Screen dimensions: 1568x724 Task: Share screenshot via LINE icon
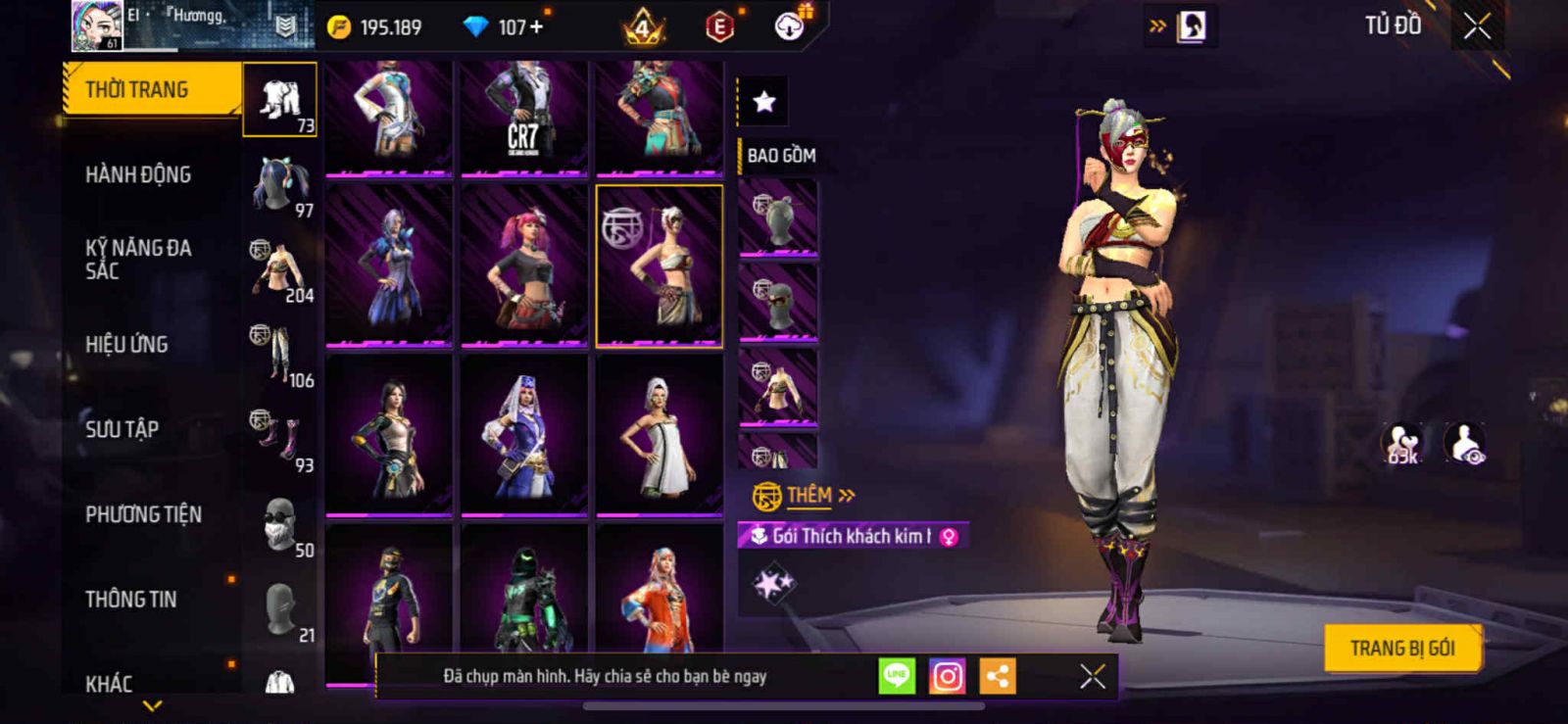point(897,676)
